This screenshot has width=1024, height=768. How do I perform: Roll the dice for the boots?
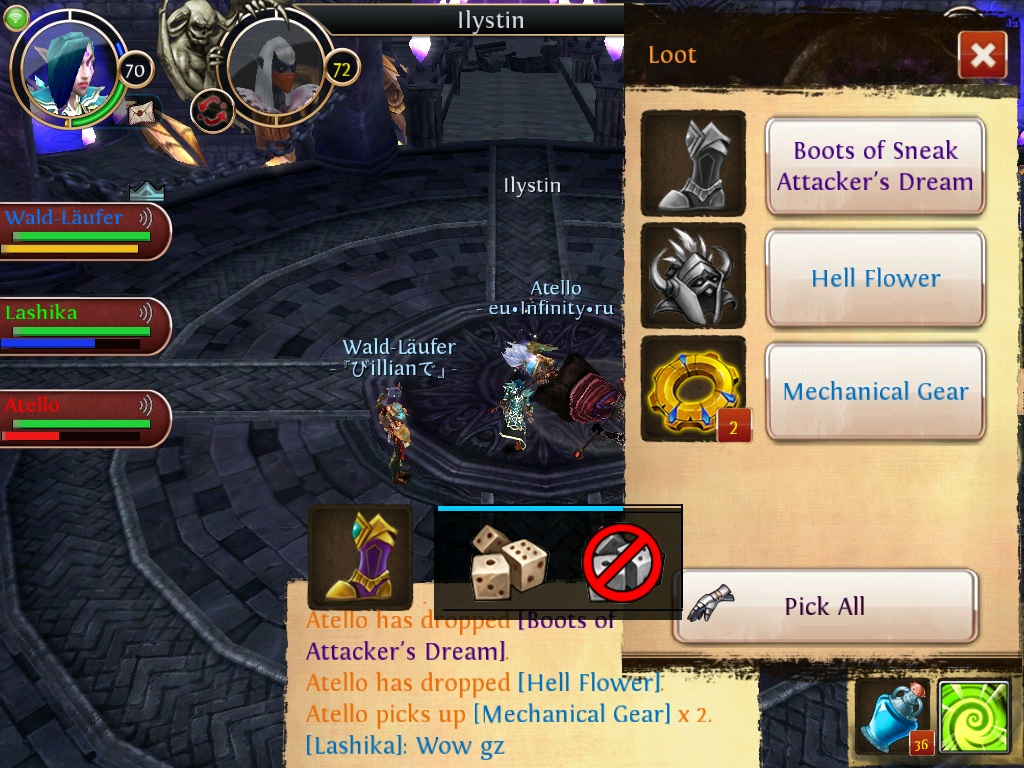pos(509,562)
